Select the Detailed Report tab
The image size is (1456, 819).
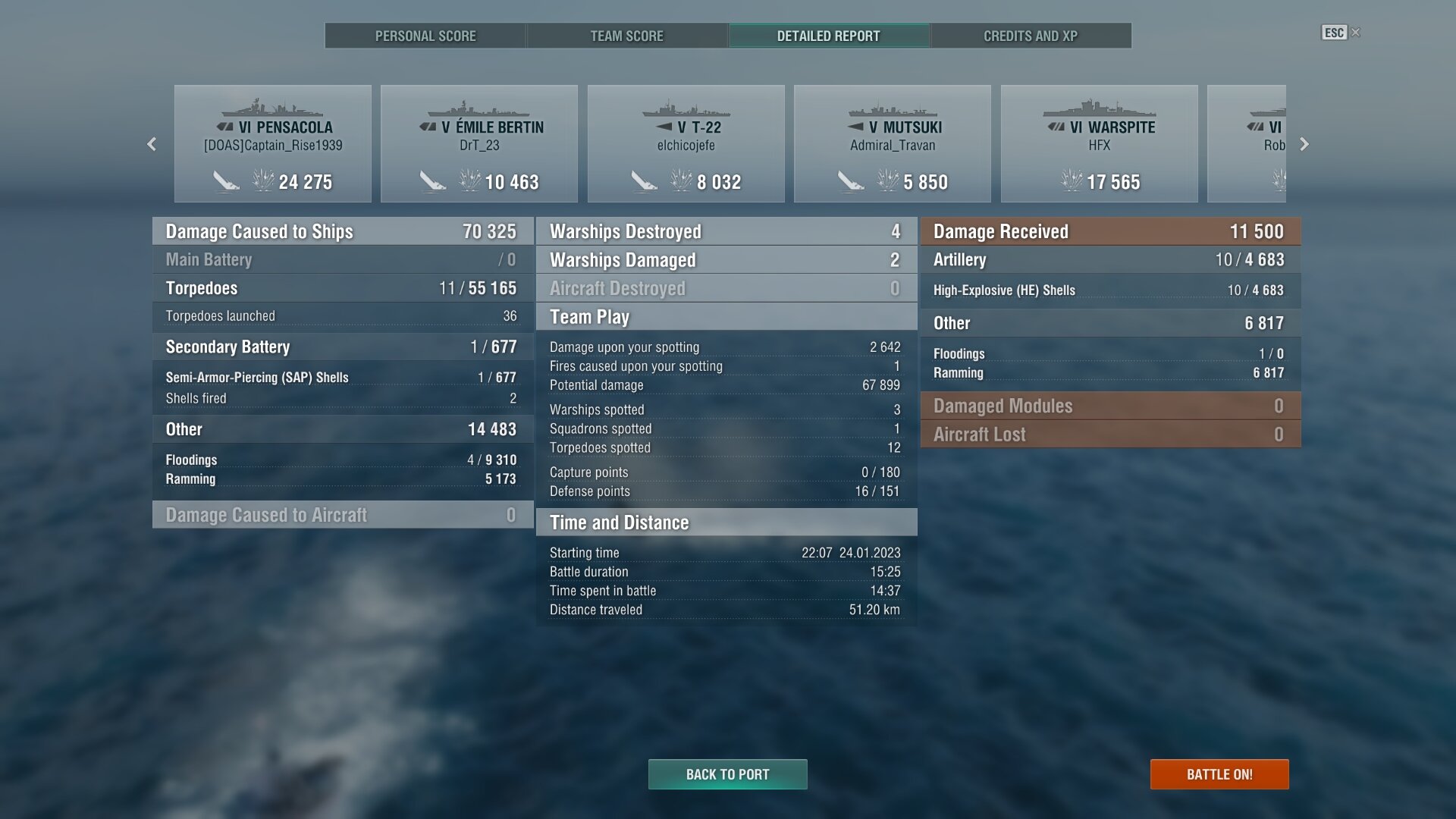(828, 36)
